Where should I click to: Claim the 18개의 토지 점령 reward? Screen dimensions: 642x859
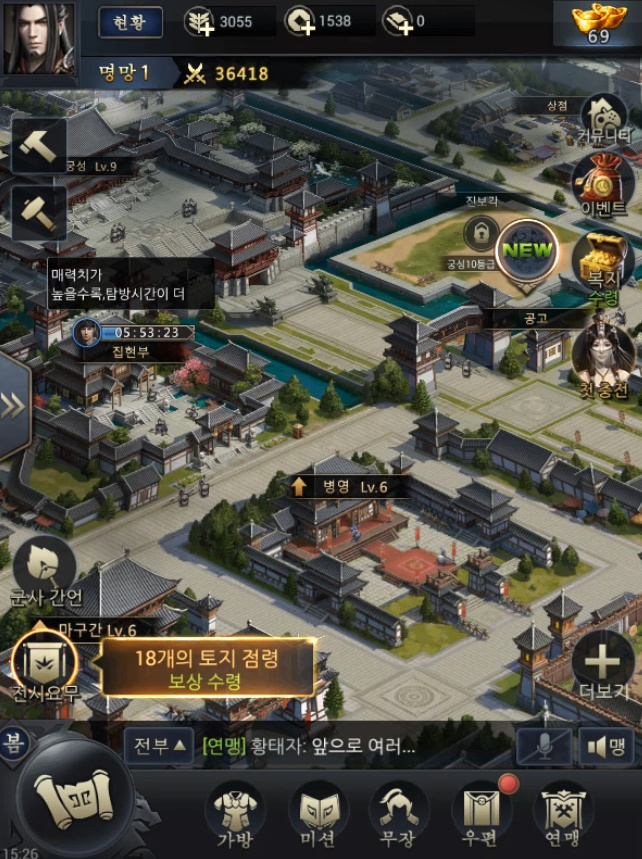206,668
